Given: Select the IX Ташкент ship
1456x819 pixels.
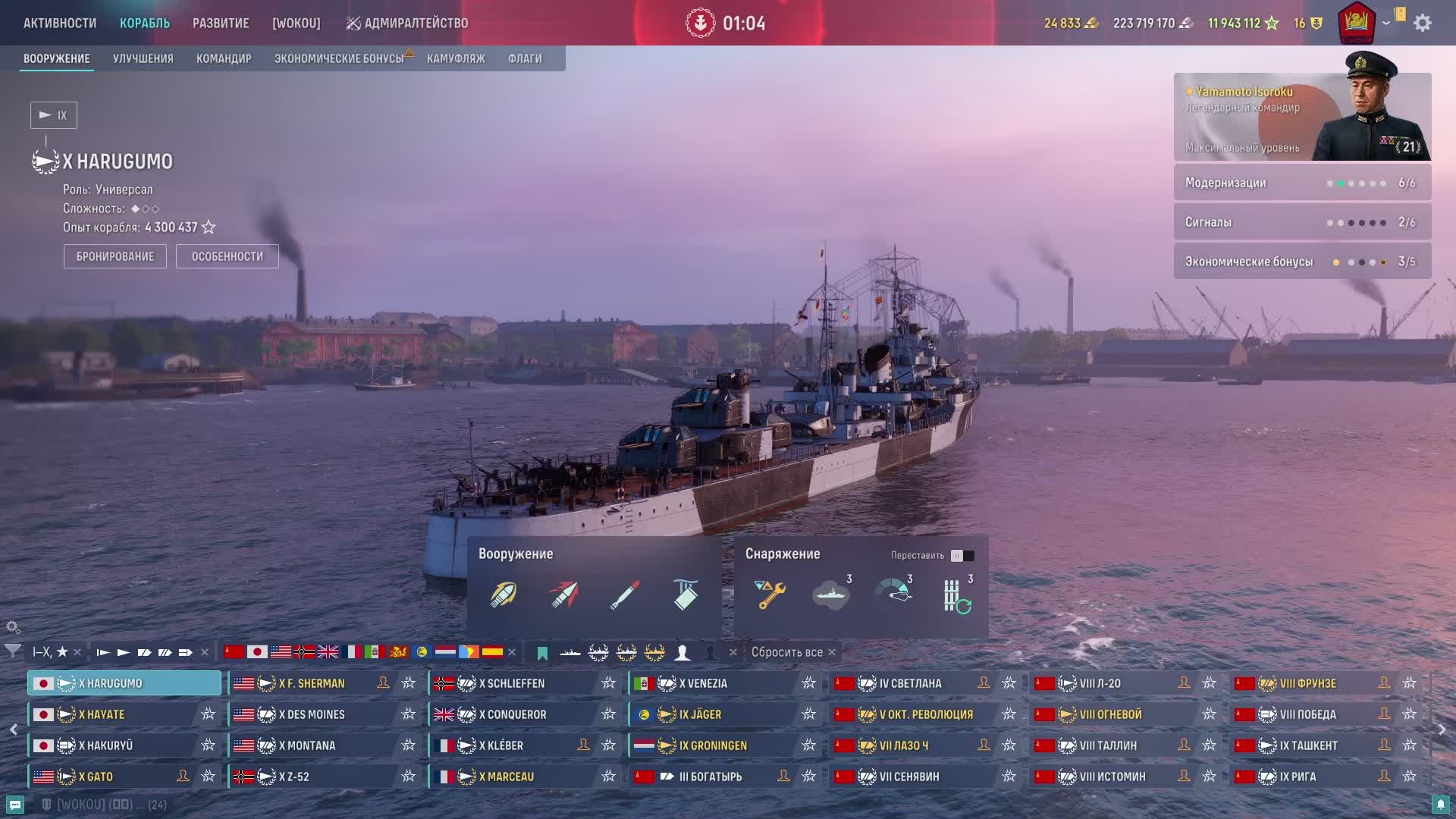Looking at the screenshot, I should click(x=1308, y=745).
